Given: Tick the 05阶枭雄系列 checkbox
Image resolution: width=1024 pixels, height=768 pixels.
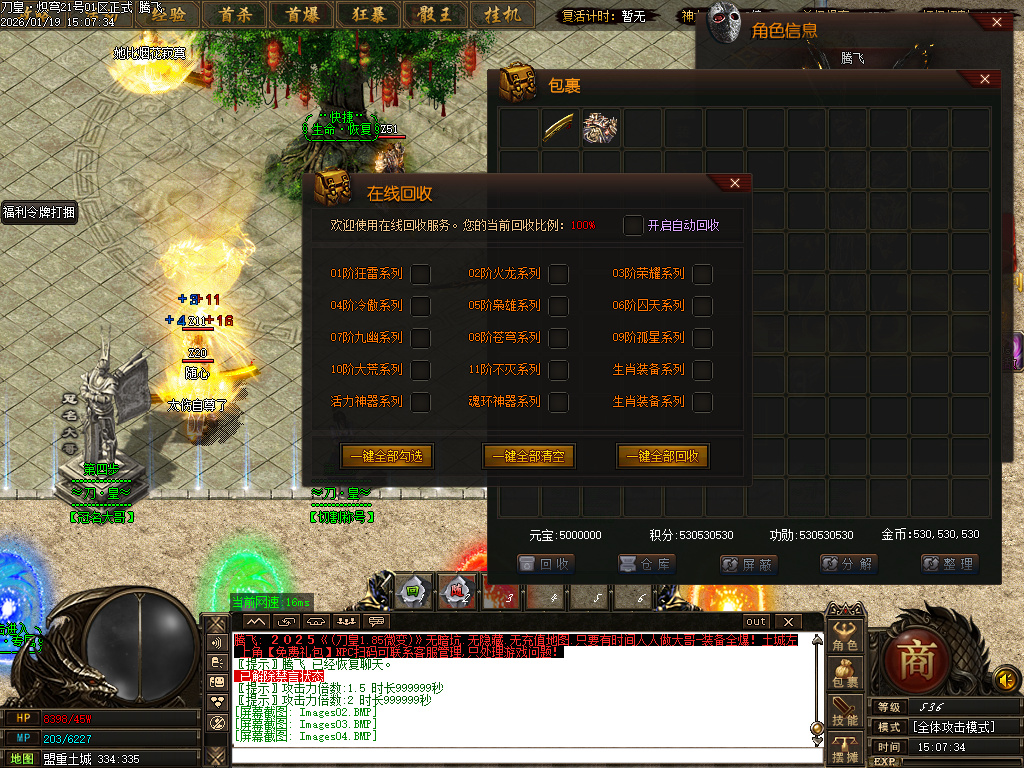Looking at the screenshot, I should 559,305.
